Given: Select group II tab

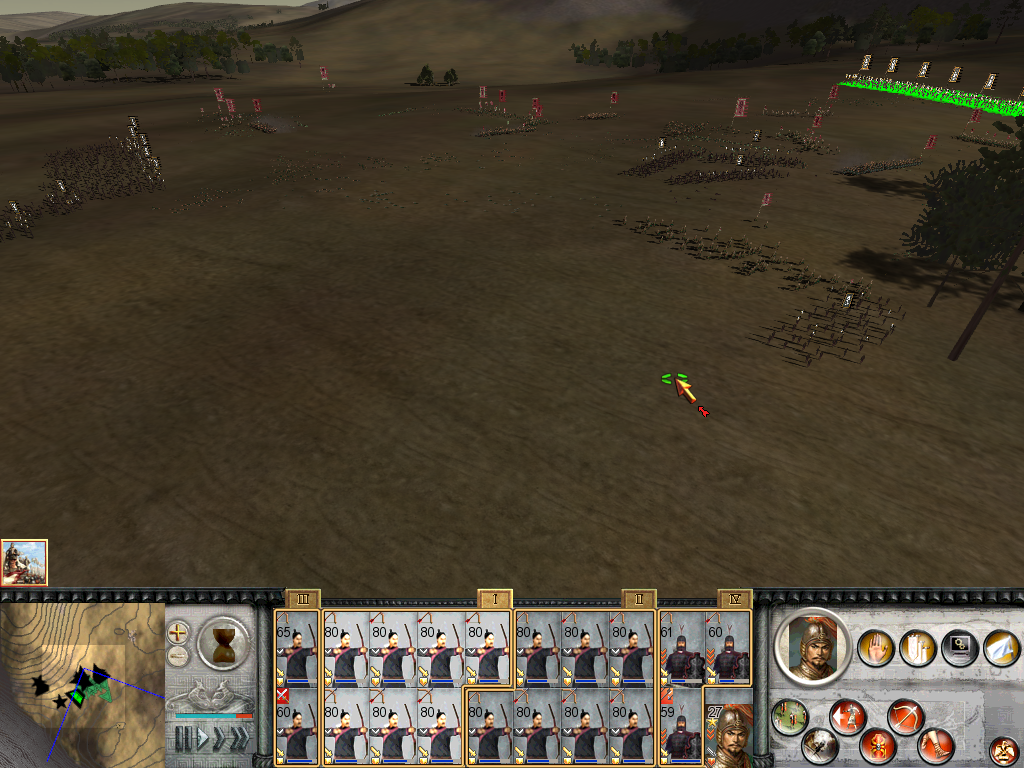Looking at the screenshot, I should point(638,598).
